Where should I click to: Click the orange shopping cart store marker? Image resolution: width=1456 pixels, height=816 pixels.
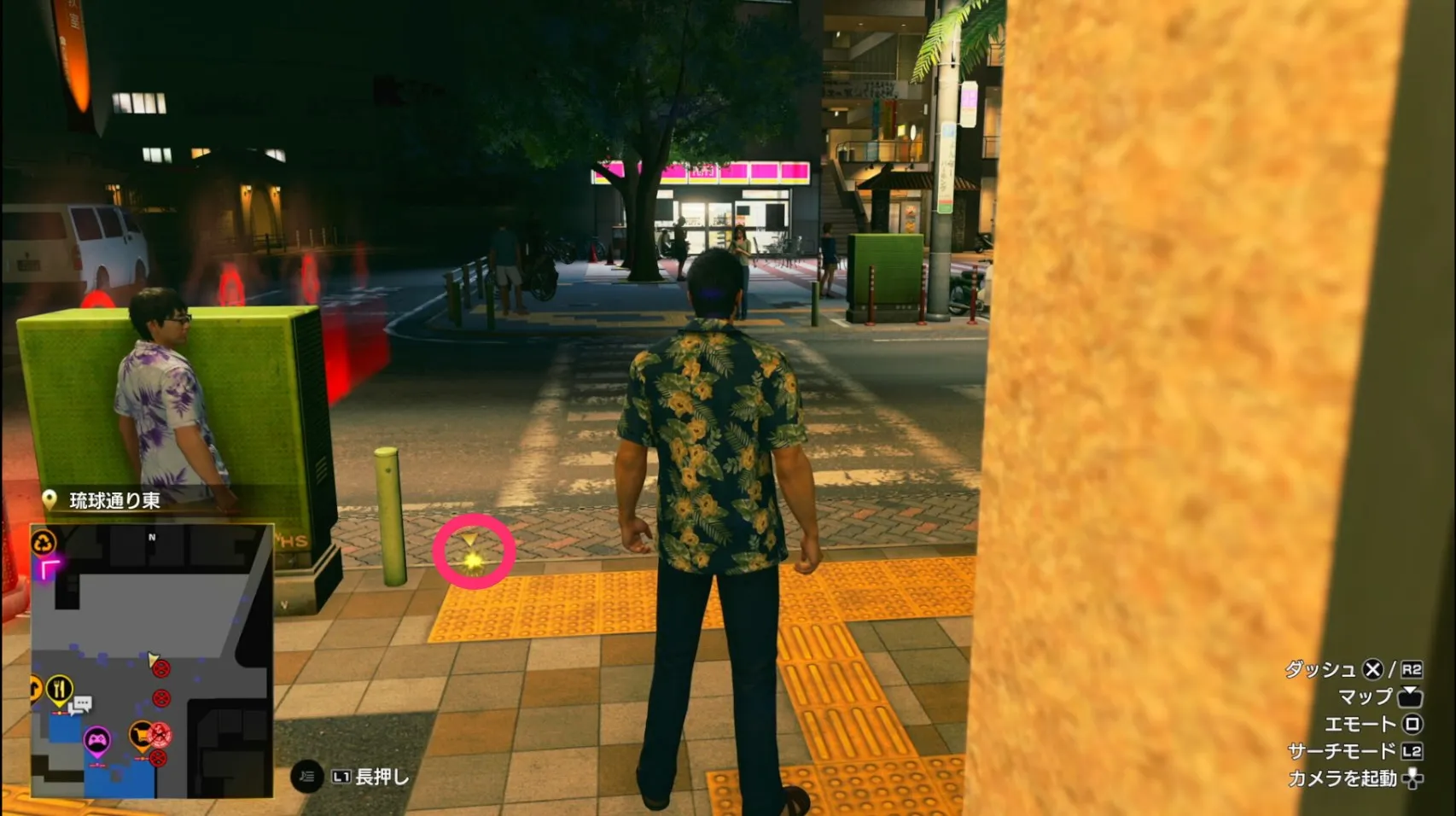(141, 735)
